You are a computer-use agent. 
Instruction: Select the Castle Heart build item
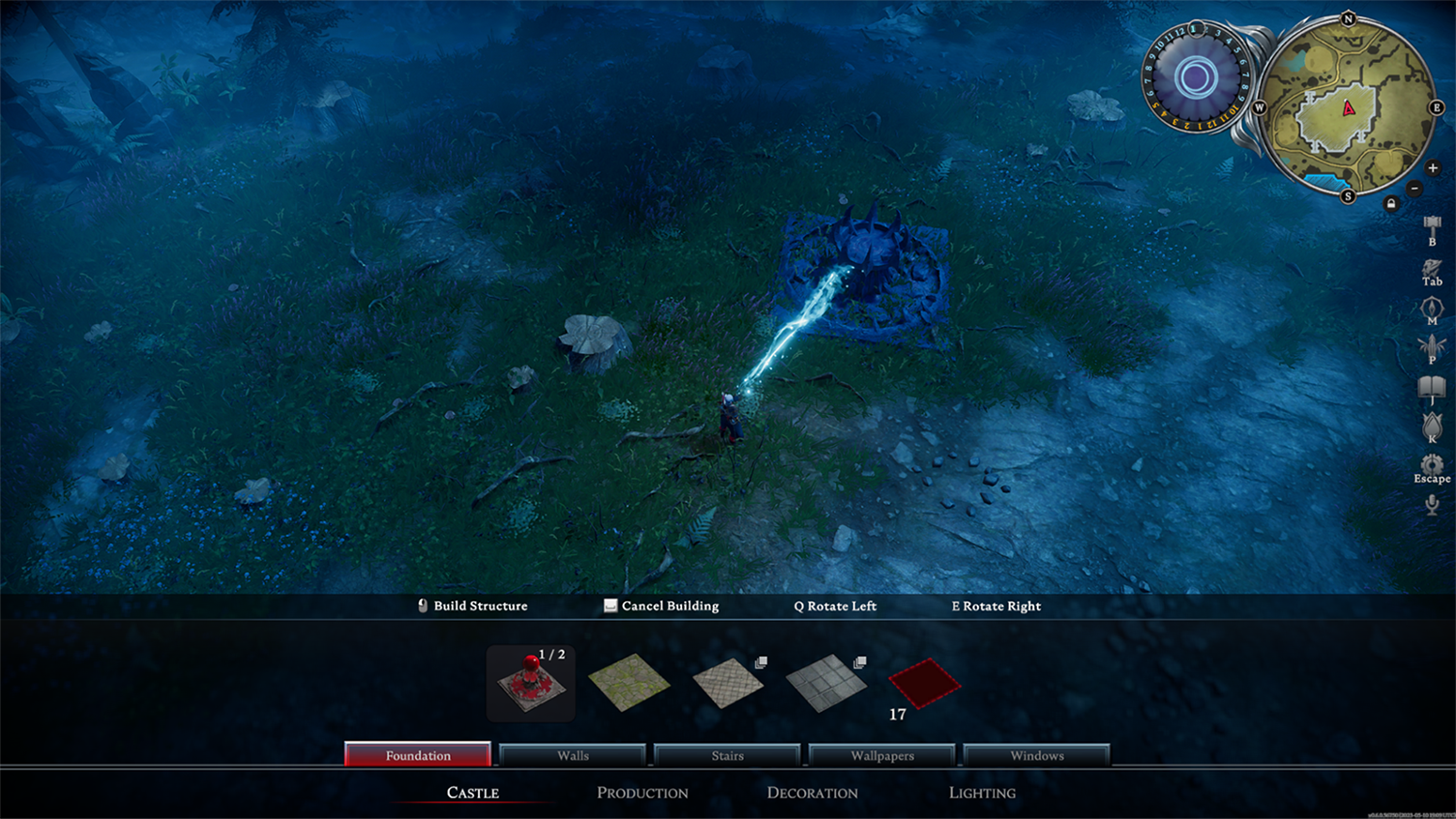(x=531, y=684)
